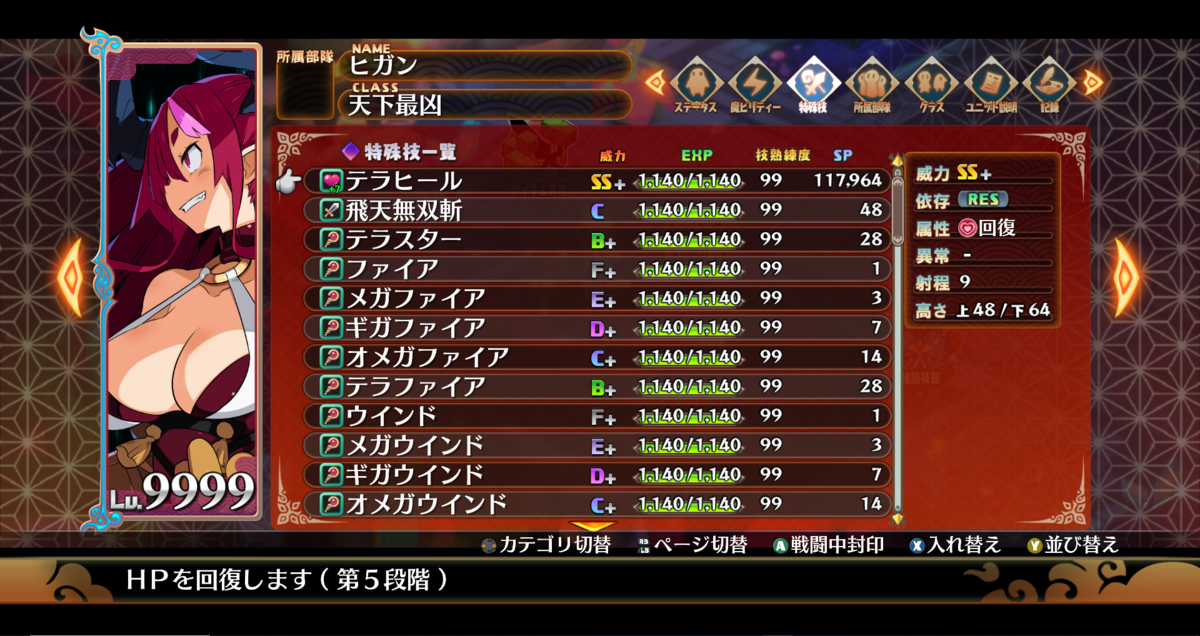The image size is (1200, 636).
Task: Pick the テラファイア skill
Action: 600,385
